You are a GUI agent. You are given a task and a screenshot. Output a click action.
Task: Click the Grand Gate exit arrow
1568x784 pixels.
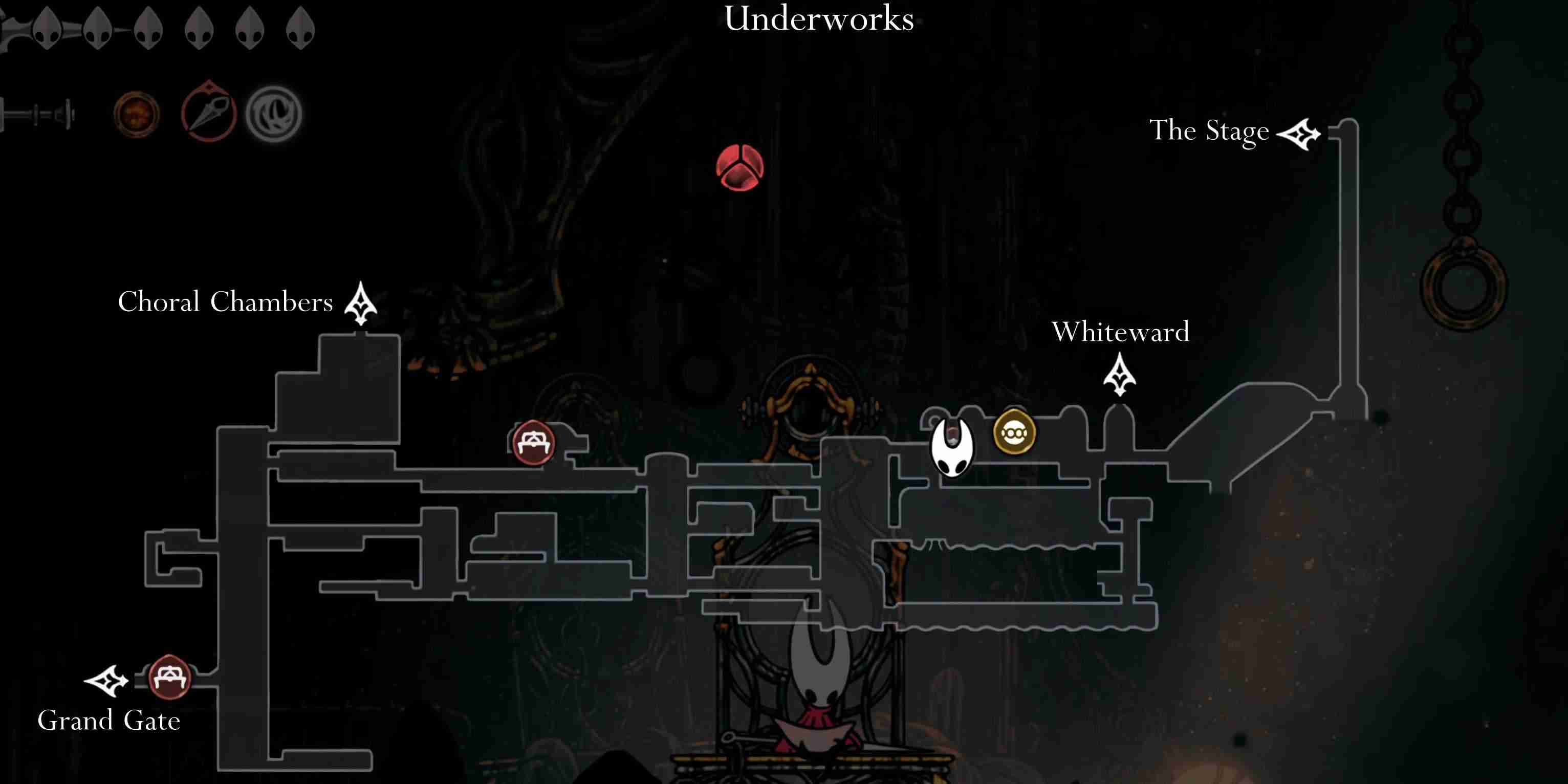(x=106, y=681)
